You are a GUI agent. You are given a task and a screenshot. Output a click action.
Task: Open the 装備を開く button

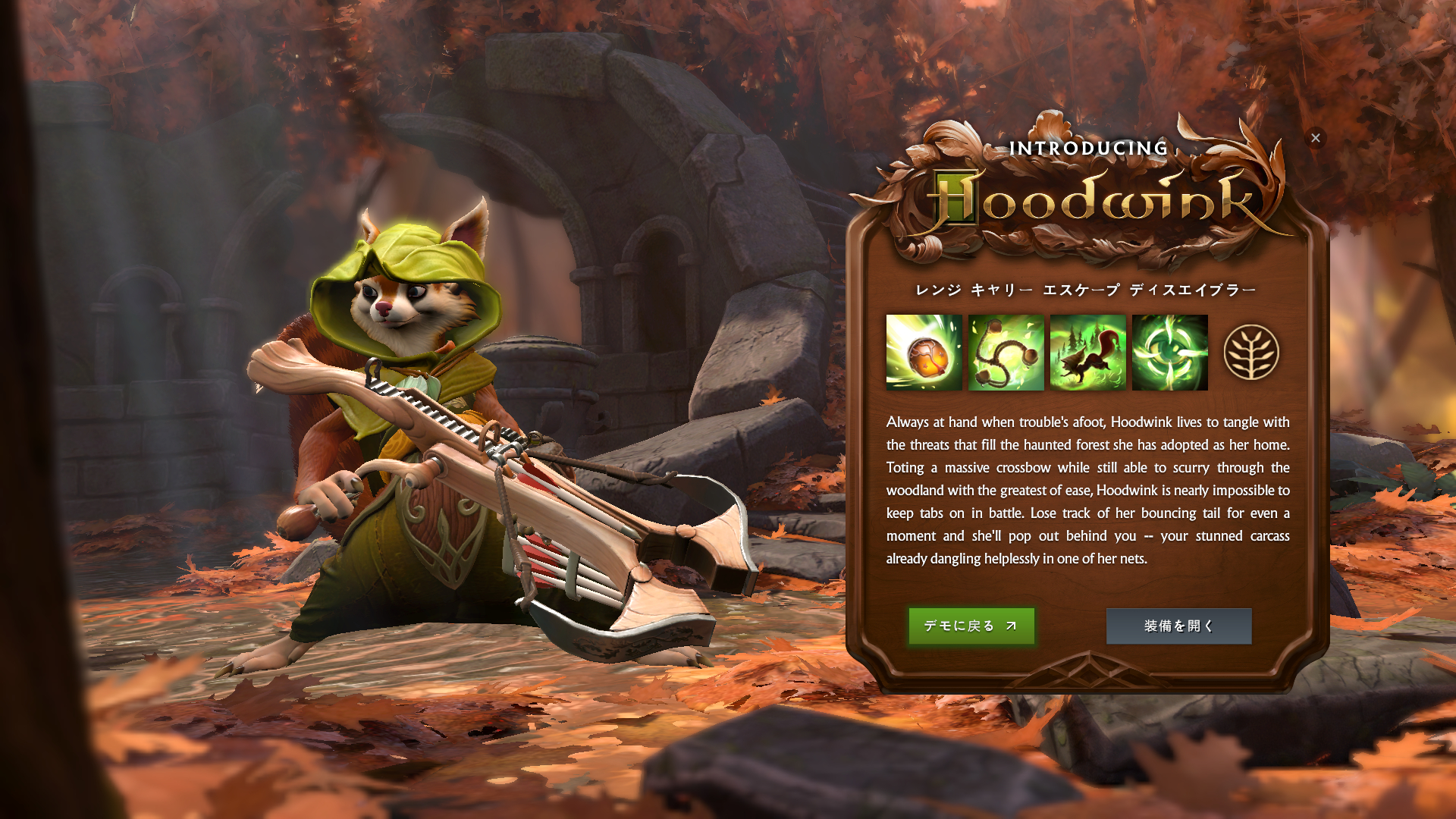(x=1178, y=626)
